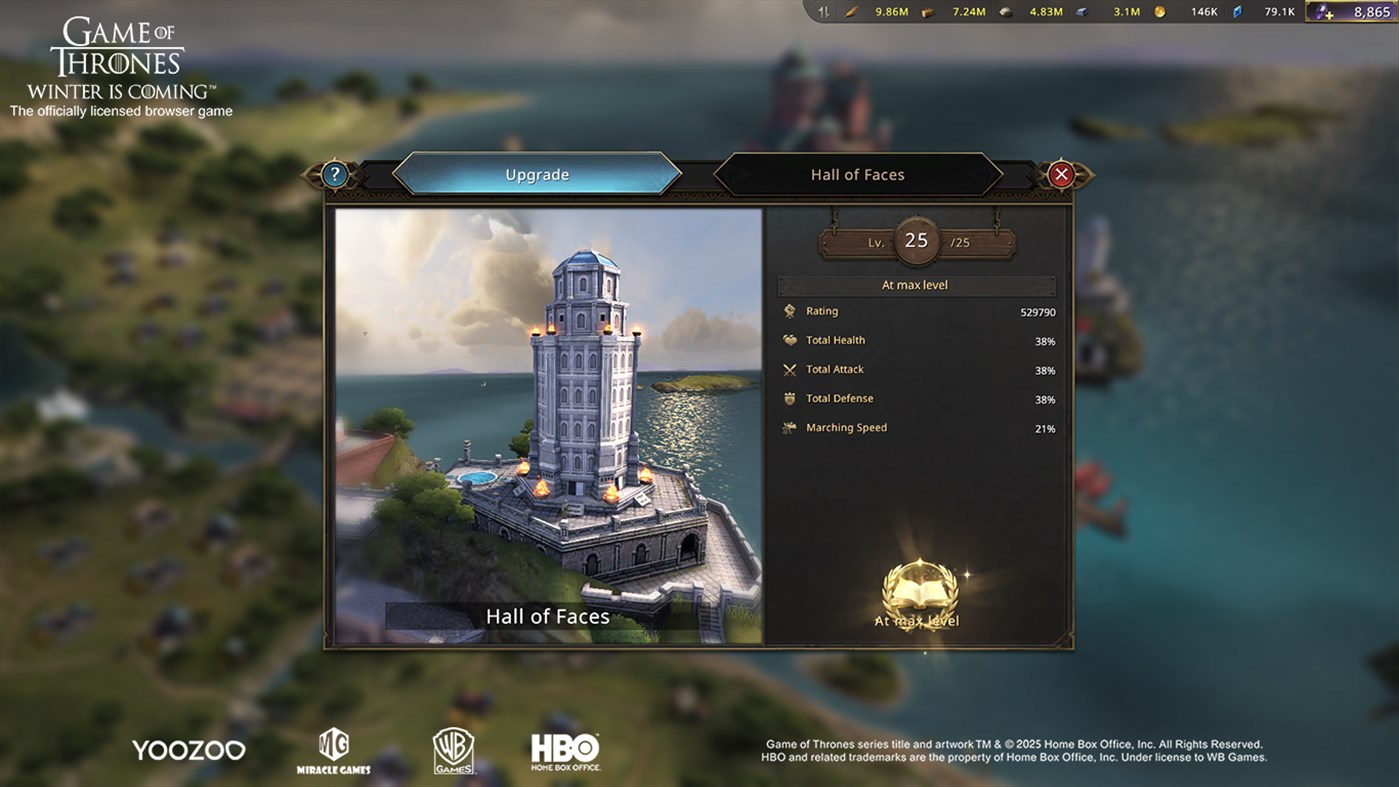Click the Total Attack crossed swords icon
The image size is (1399, 787).
tap(790, 369)
